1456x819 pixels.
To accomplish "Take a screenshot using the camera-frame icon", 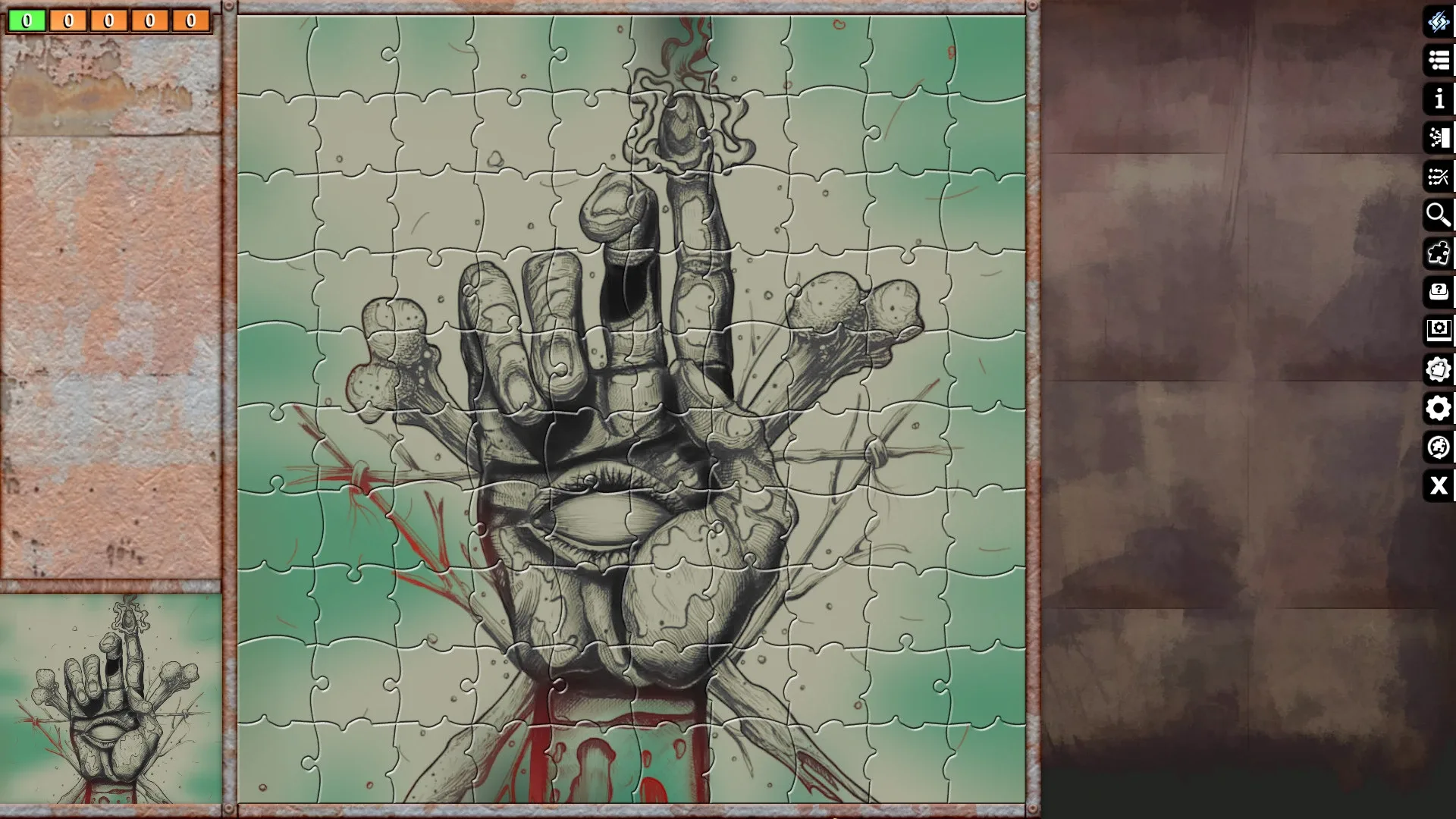I will tap(1438, 330).
